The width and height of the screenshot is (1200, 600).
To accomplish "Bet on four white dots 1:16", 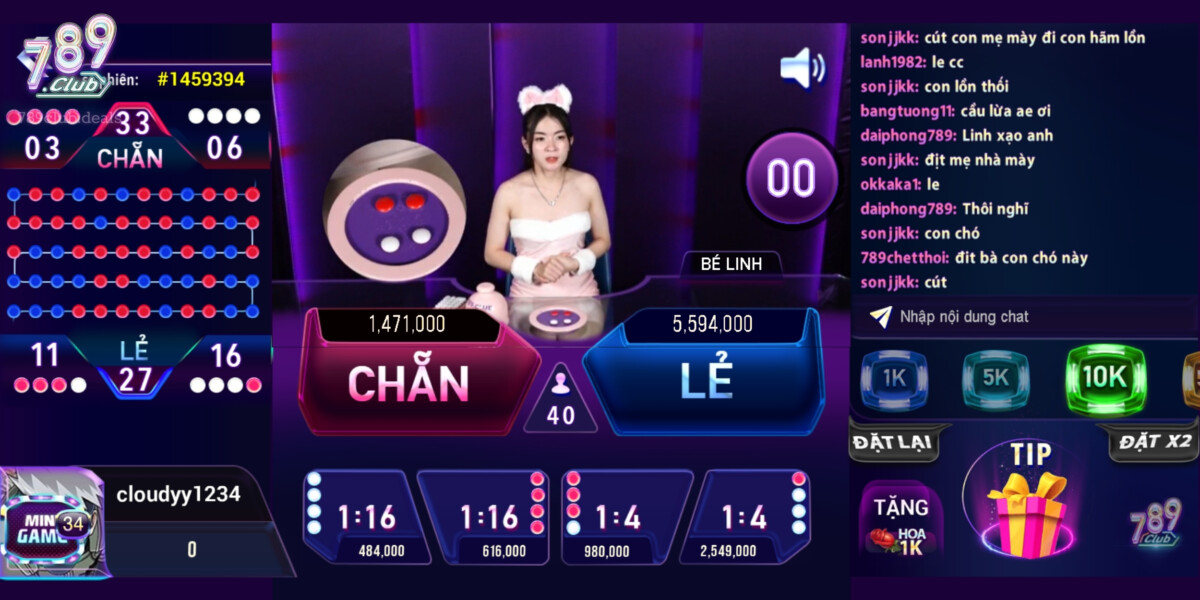I will [357, 516].
